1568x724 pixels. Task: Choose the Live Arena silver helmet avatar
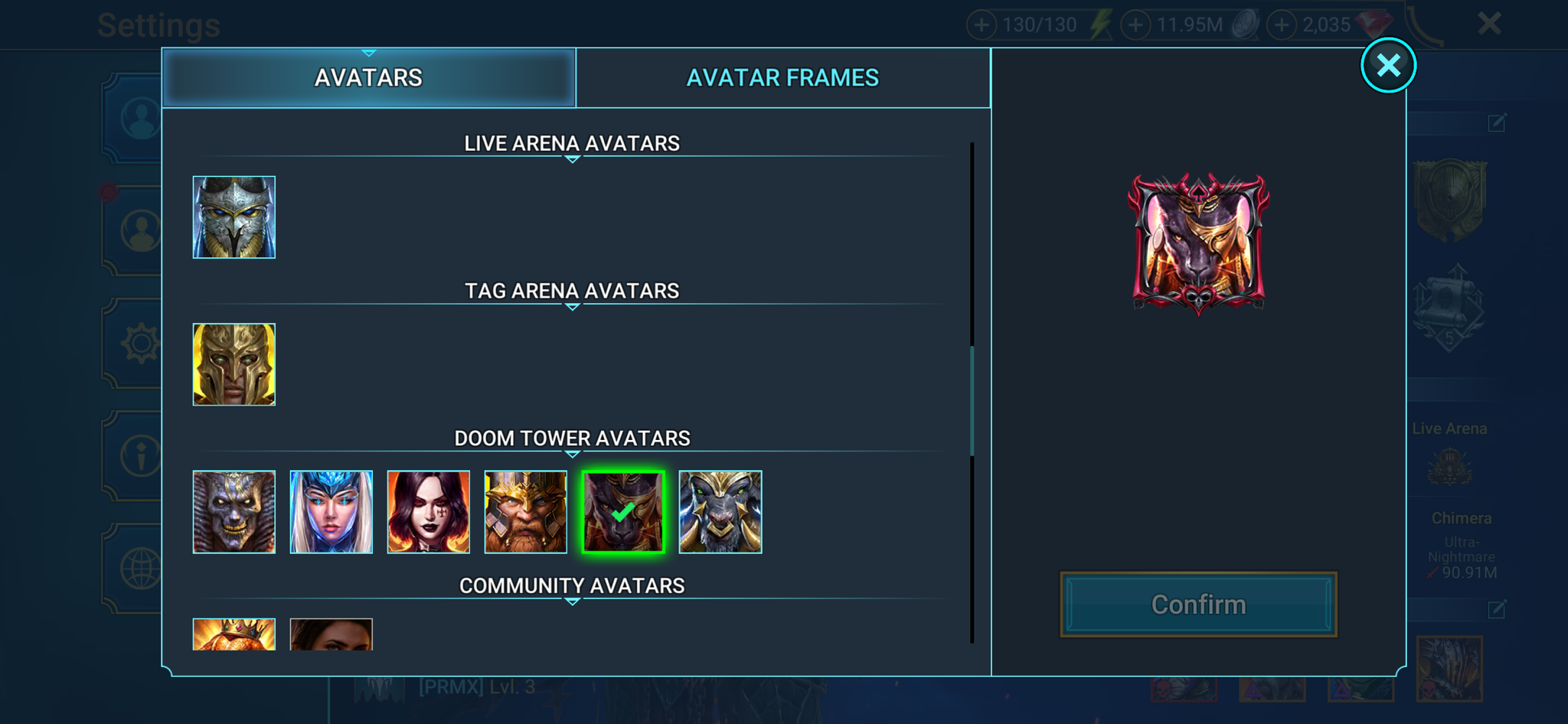point(234,217)
